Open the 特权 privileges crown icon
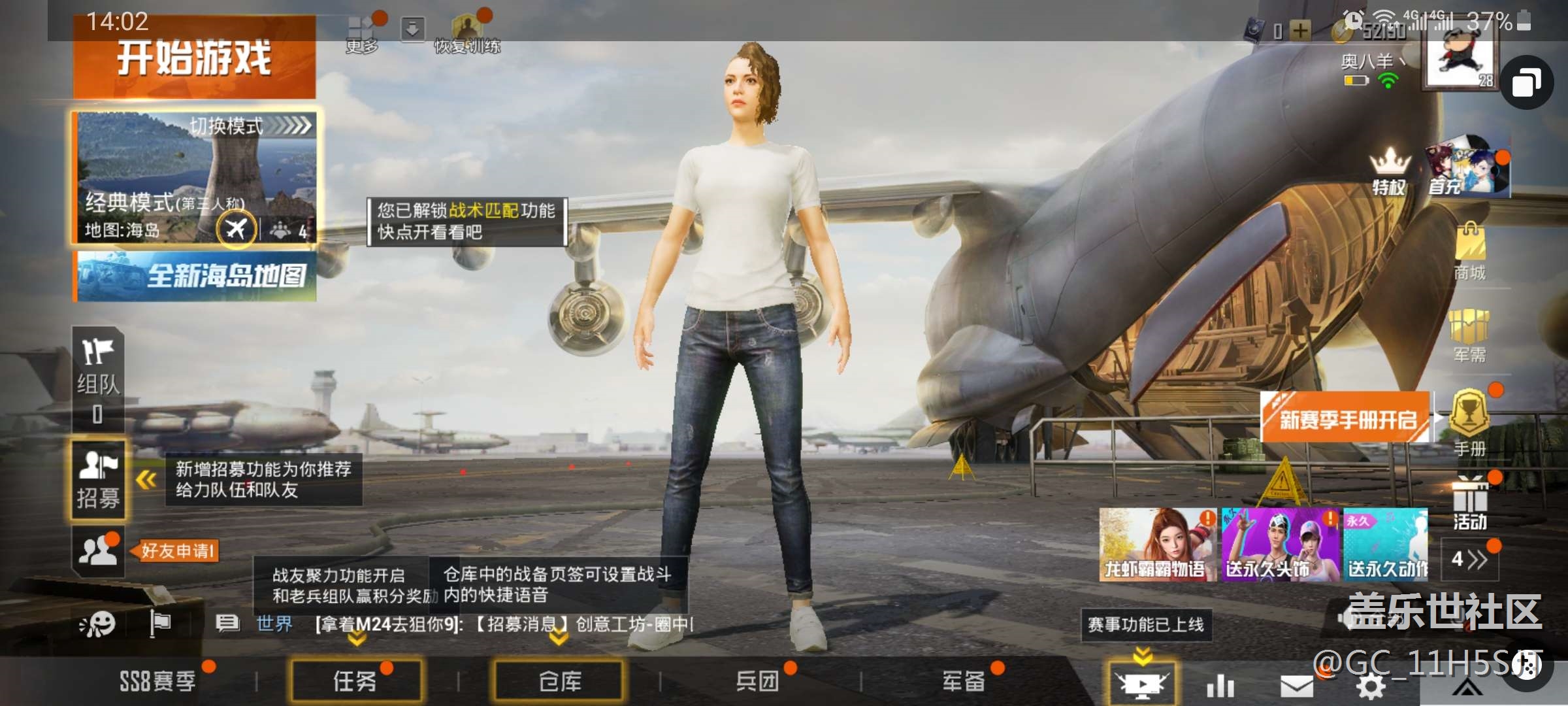Screen dimensions: 1568x706 click(x=1390, y=171)
